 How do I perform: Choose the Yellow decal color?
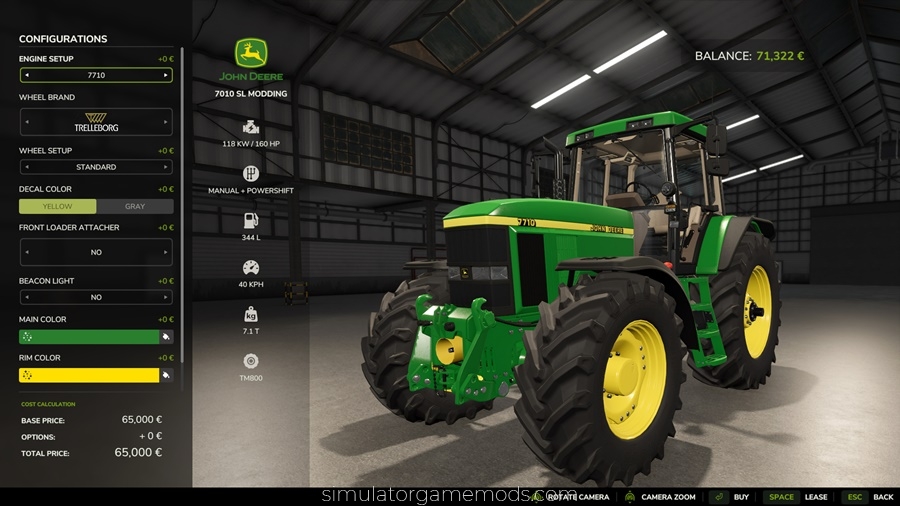click(58, 206)
